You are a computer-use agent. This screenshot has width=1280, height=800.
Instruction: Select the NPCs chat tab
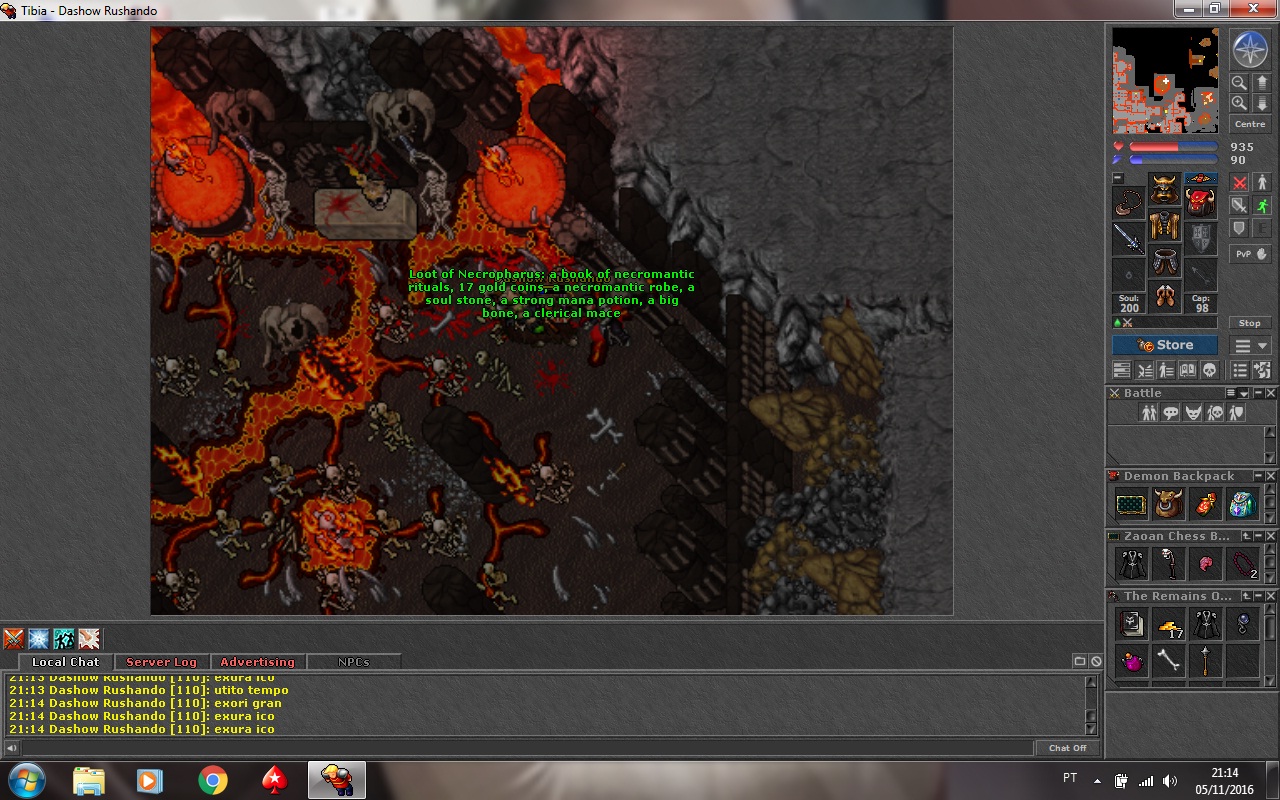pyautogui.click(x=353, y=662)
